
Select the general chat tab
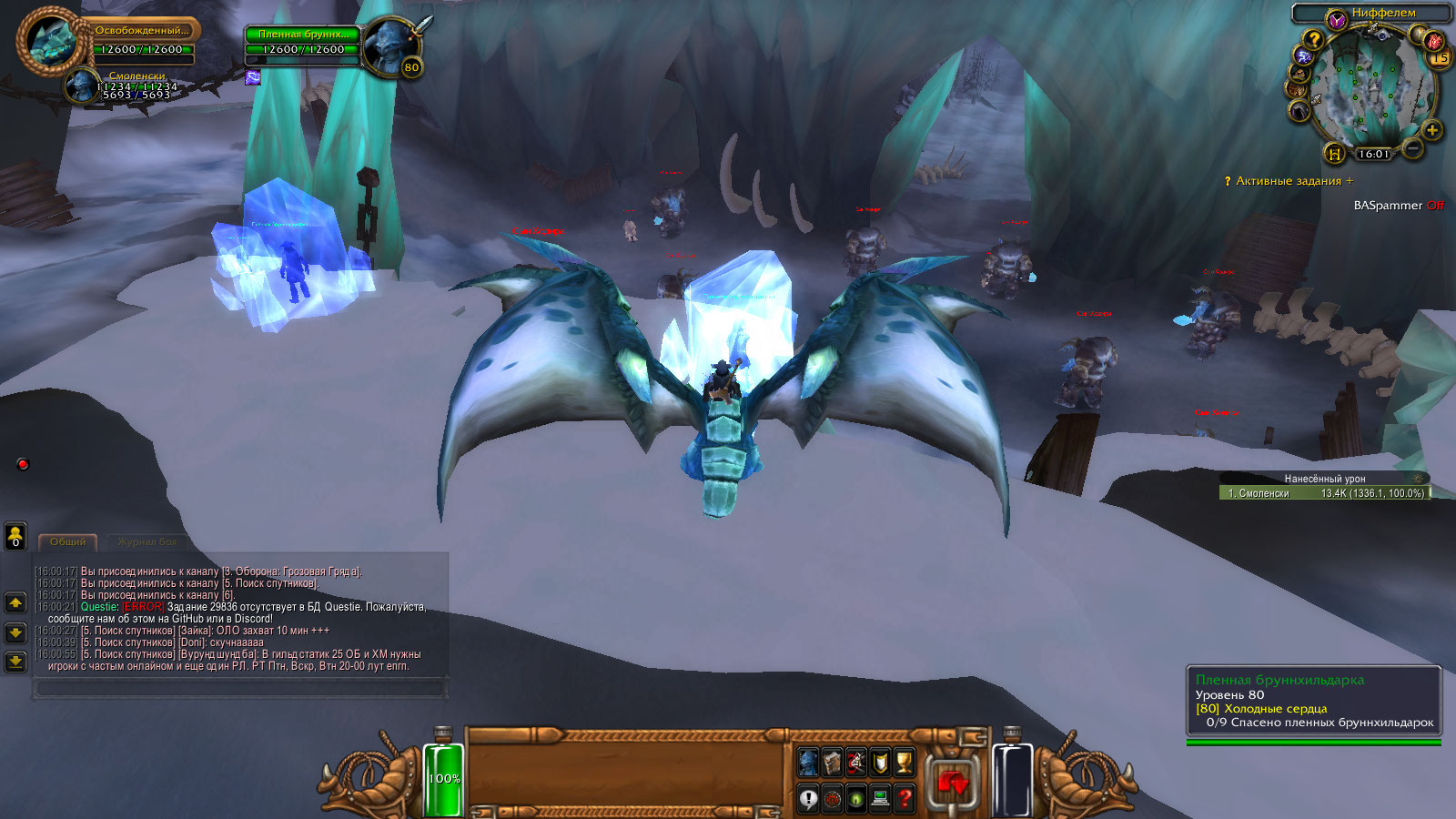point(68,542)
